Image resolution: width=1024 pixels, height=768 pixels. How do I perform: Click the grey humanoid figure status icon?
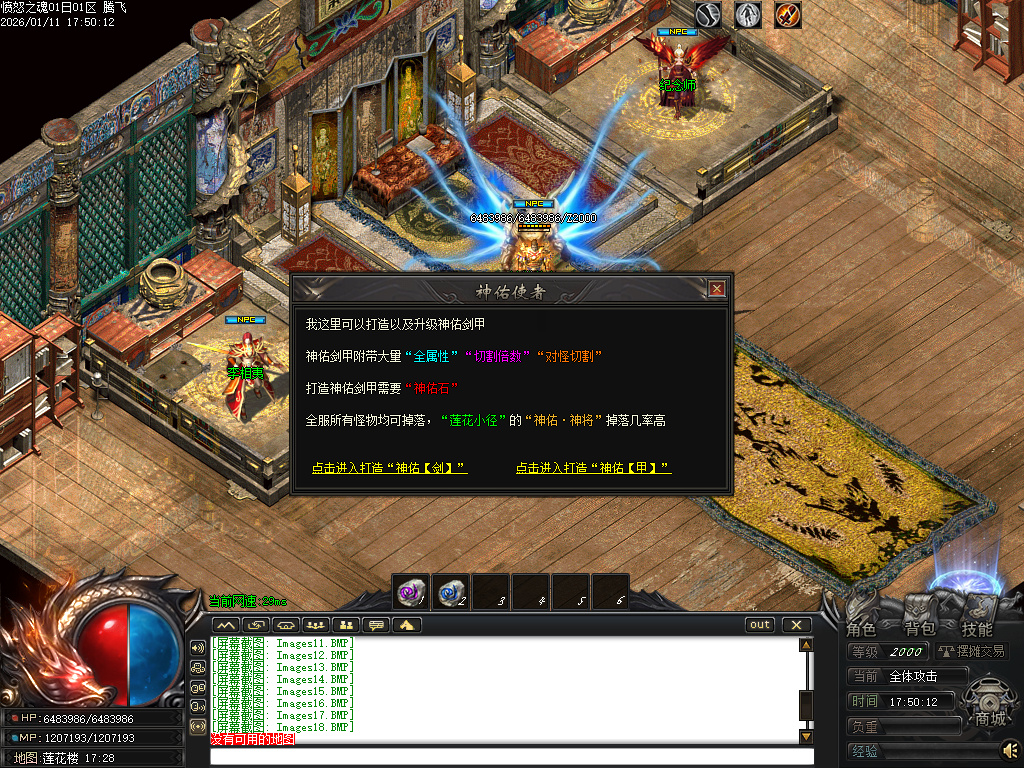click(x=748, y=15)
